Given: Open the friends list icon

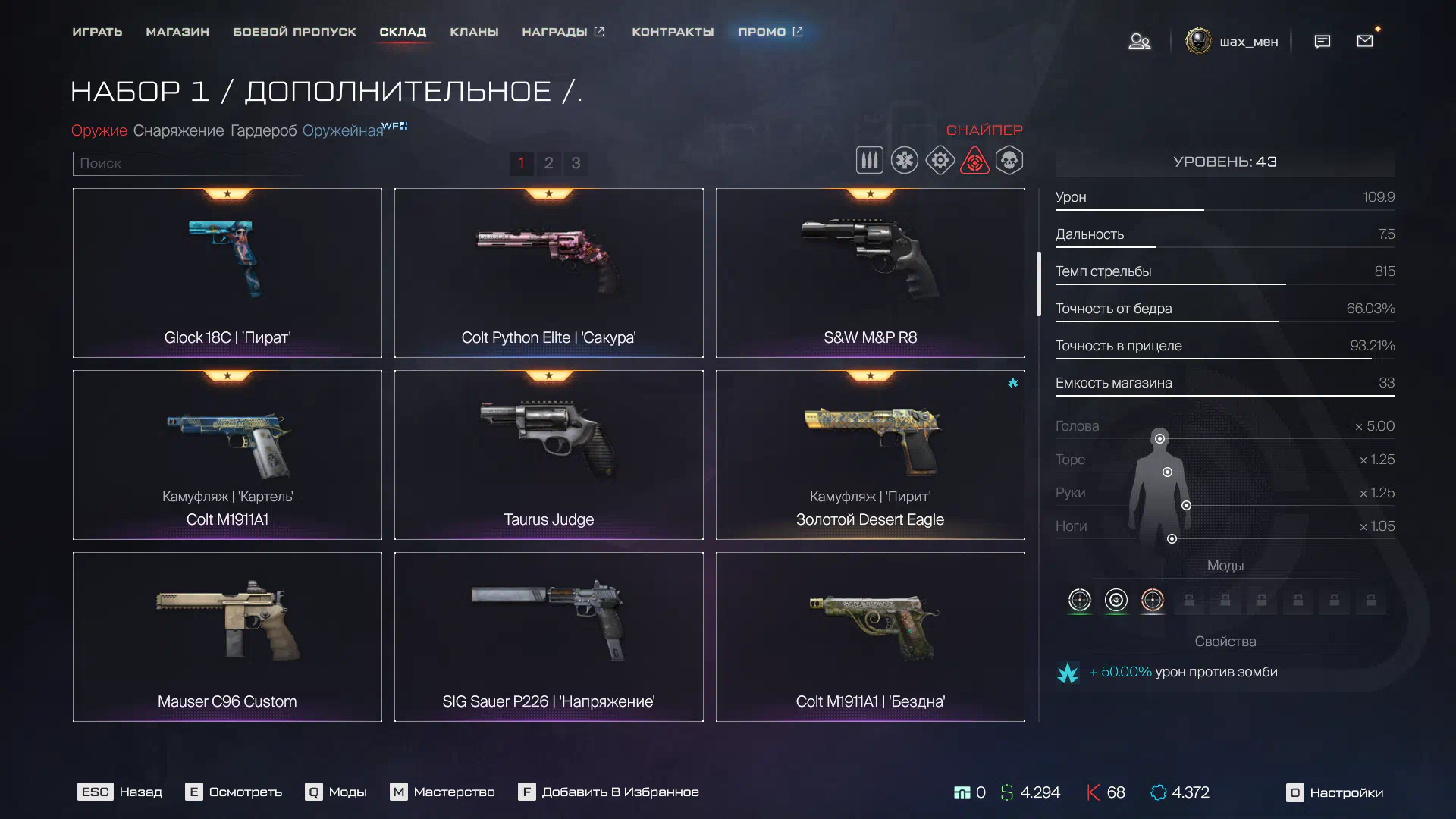Looking at the screenshot, I should (1139, 41).
